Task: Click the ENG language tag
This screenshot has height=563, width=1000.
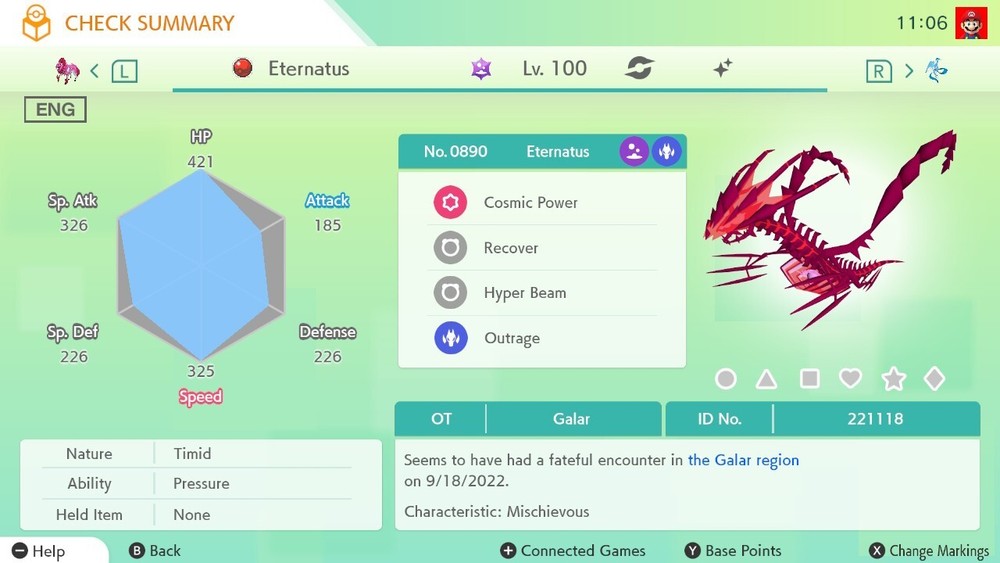Action: coord(55,110)
